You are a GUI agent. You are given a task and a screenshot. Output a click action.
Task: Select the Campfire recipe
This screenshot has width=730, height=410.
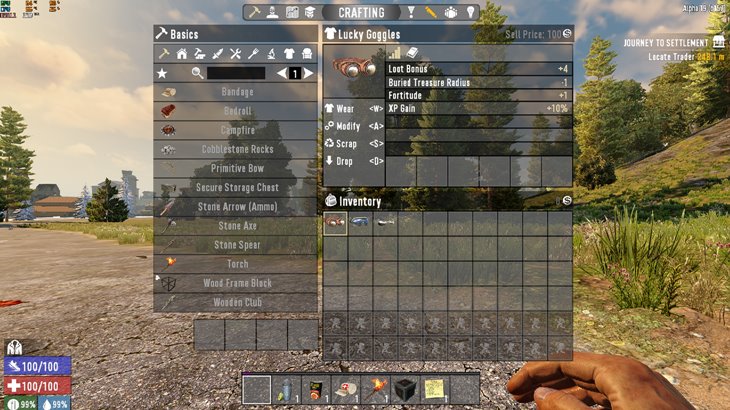click(237, 130)
